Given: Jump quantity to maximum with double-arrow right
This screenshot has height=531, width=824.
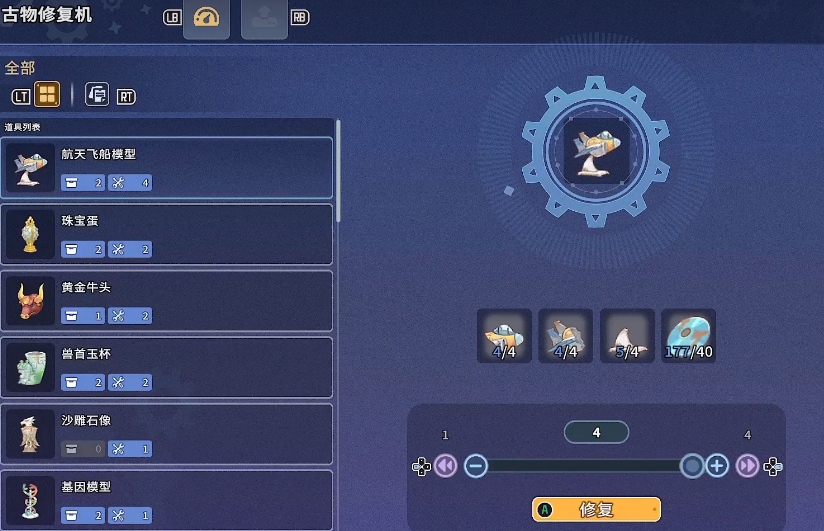Looking at the screenshot, I should tap(747, 466).
